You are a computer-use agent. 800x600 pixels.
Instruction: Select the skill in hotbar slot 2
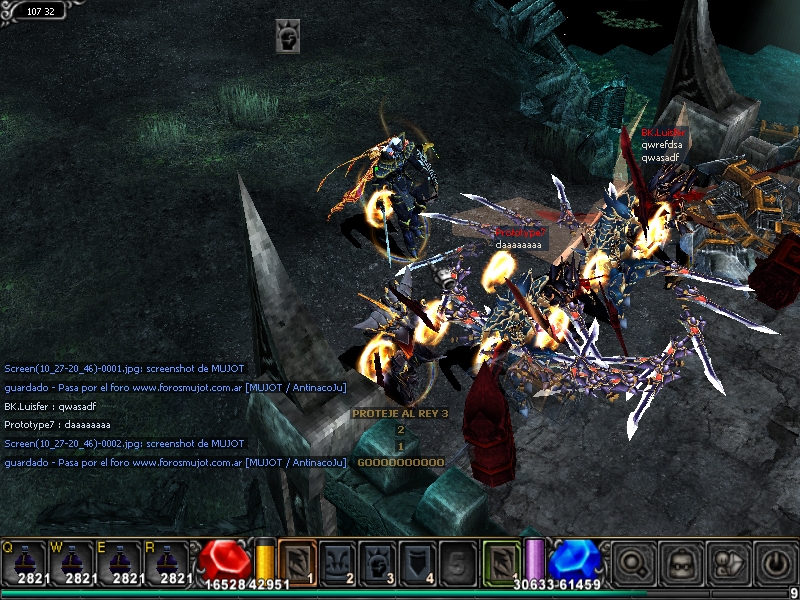point(337,561)
